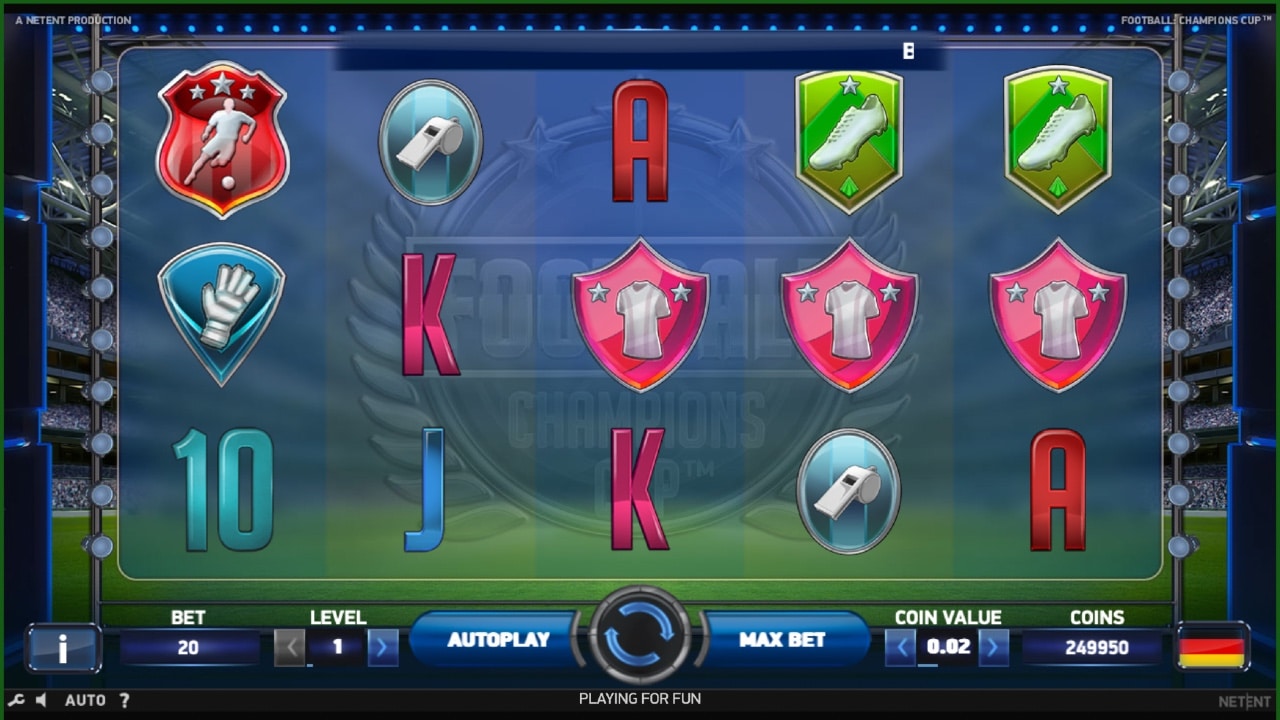This screenshot has height=720, width=1280.
Task: Toggle sound with the speaker icon
Action: pyautogui.click(x=41, y=700)
